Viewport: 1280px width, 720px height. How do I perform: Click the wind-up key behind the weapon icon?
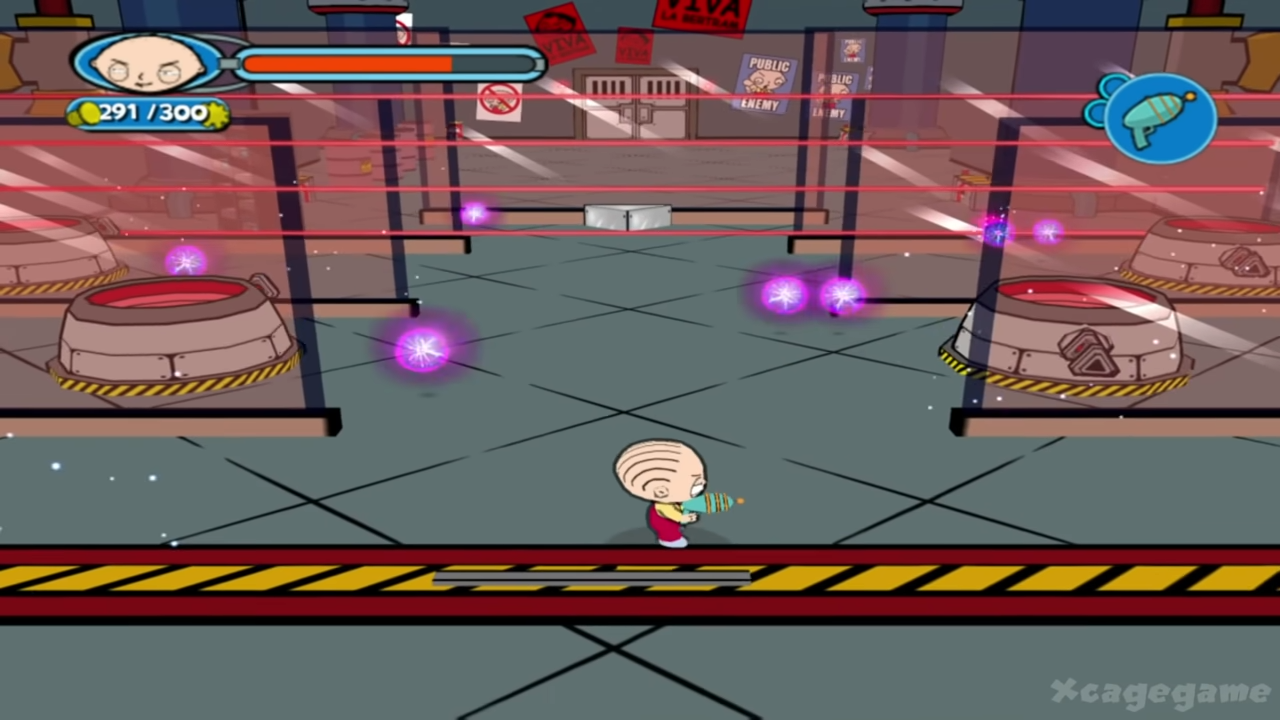(1103, 100)
